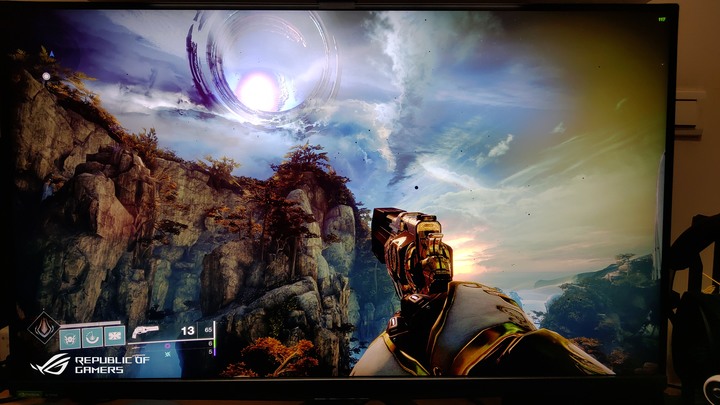Select the diamond-shaped super ability icon
720x405 pixels.
[x=43, y=329]
